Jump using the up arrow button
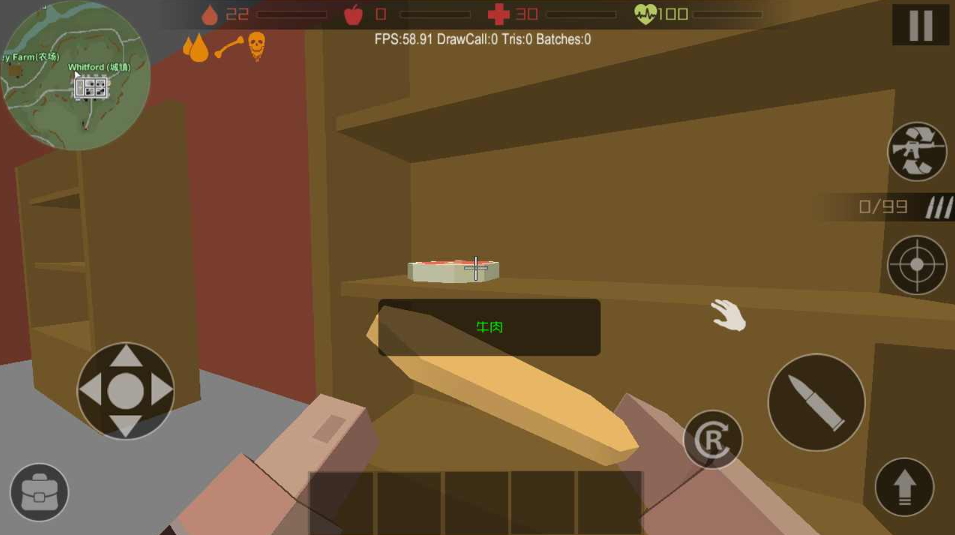This screenshot has height=535, width=955. pyautogui.click(x=904, y=487)
